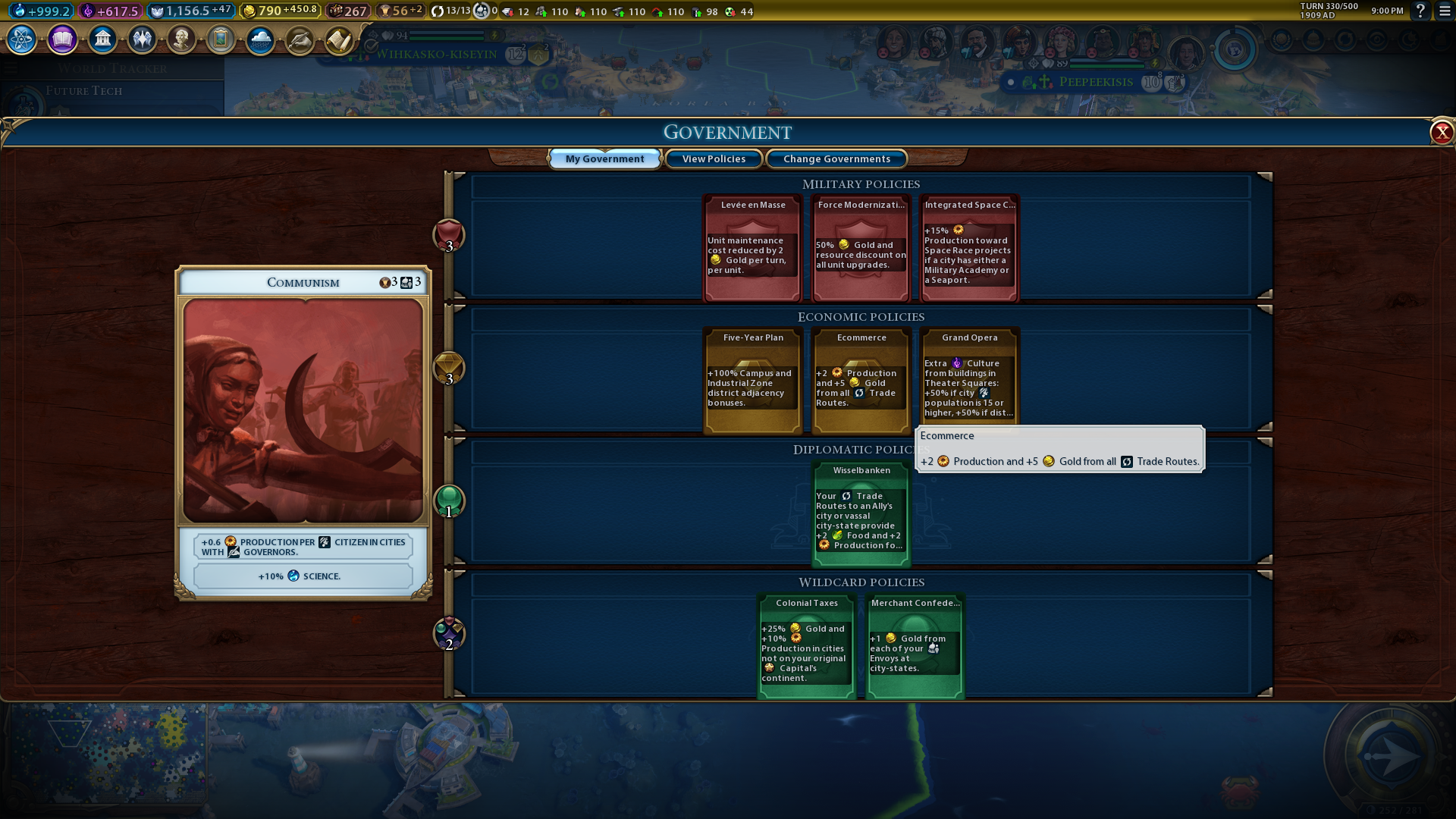Open the Civilopedia question mark
The height and width of the screenshot is (819, 1456).
coord(1420,11)
